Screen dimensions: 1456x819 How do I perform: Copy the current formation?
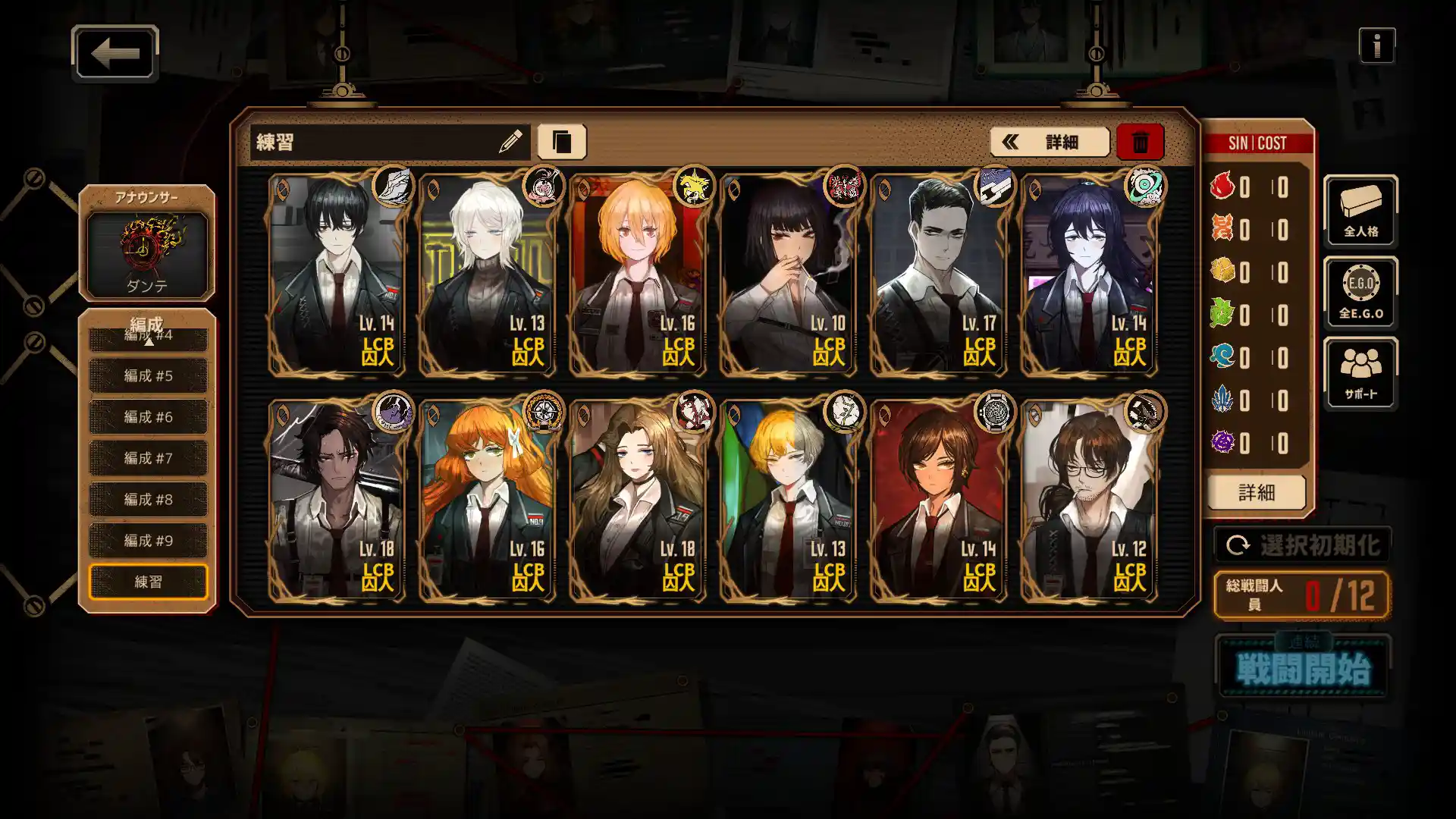pyautogui.click(x=561, y=142)
